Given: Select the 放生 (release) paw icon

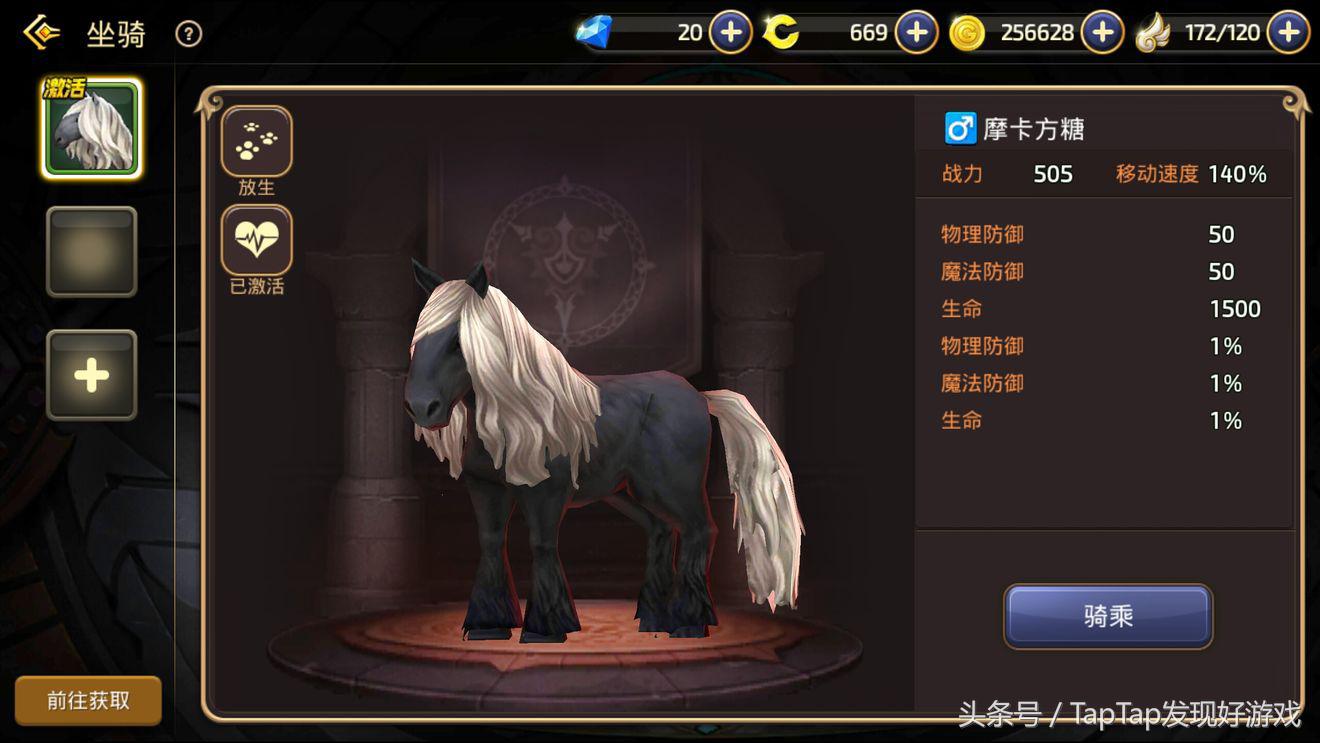Looking at the screenshot, I should 256,140.
